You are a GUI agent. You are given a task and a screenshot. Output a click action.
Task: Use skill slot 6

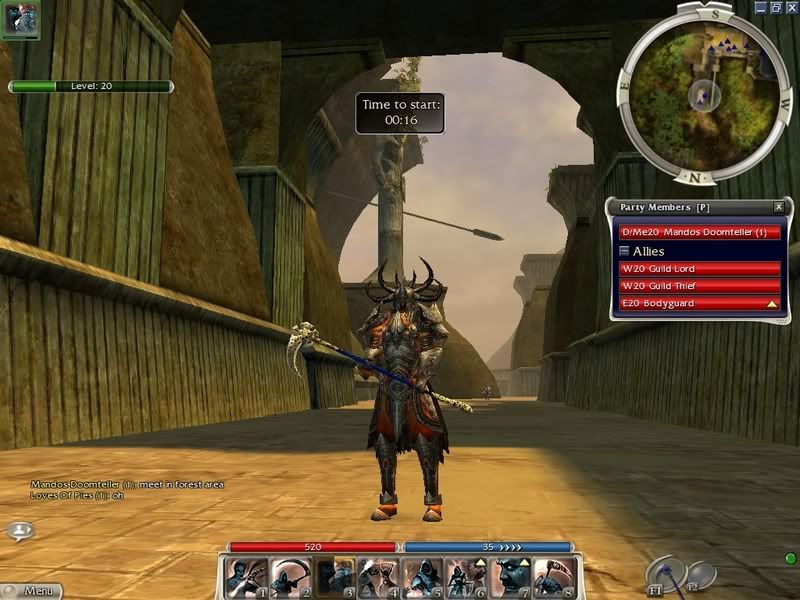pyautogui.click(x=466, y=577)
